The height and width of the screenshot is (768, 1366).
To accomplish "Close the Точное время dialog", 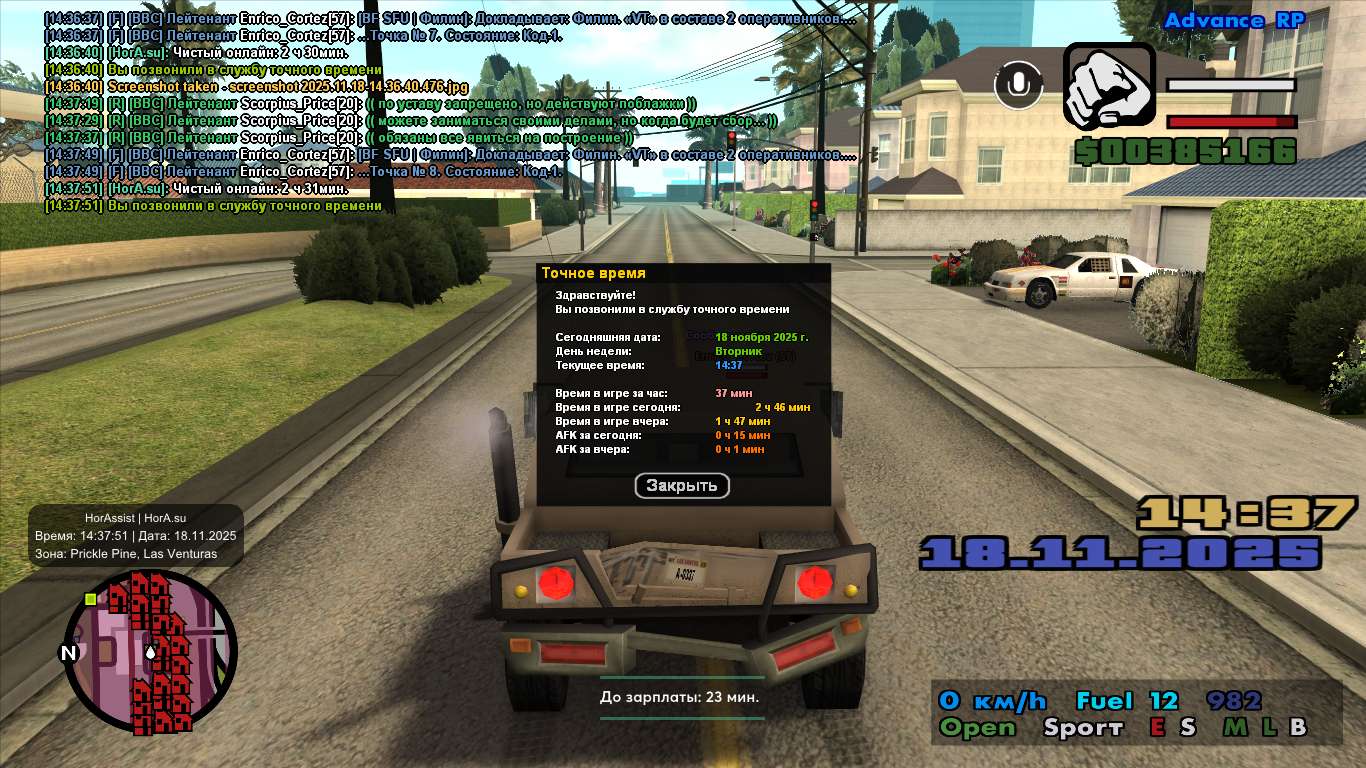I will coord(682,486).
